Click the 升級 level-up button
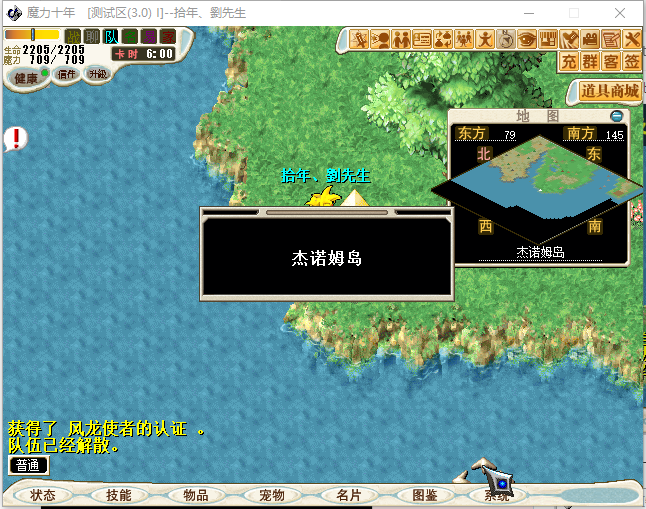The width and height of the screenshot is (646, 509). tap(97, 74)
